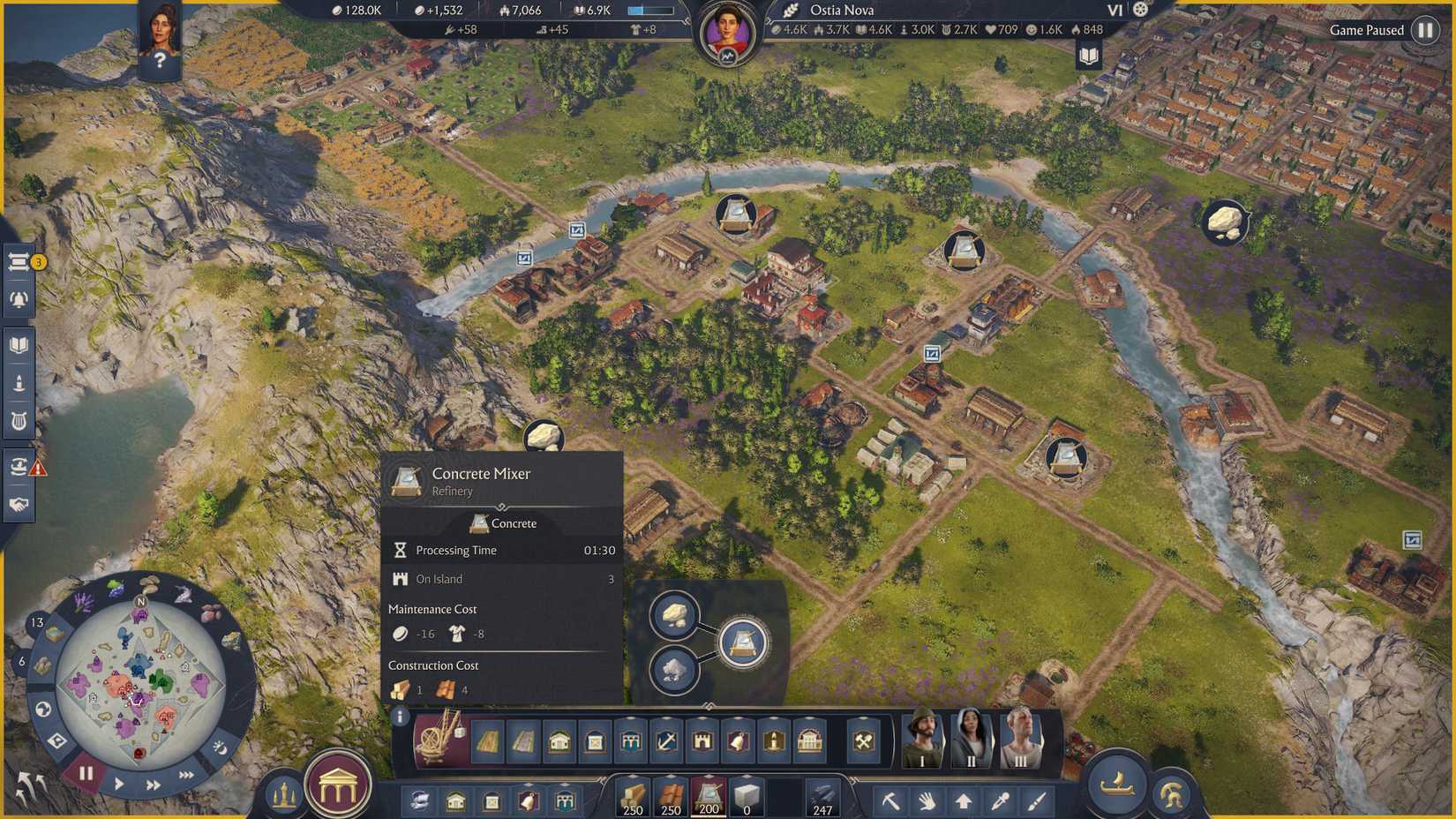Viewport: 1456px width, 819px height.
Task: Open the encyclopedia book on the left sidebar
Action: [x=19, y=344]
